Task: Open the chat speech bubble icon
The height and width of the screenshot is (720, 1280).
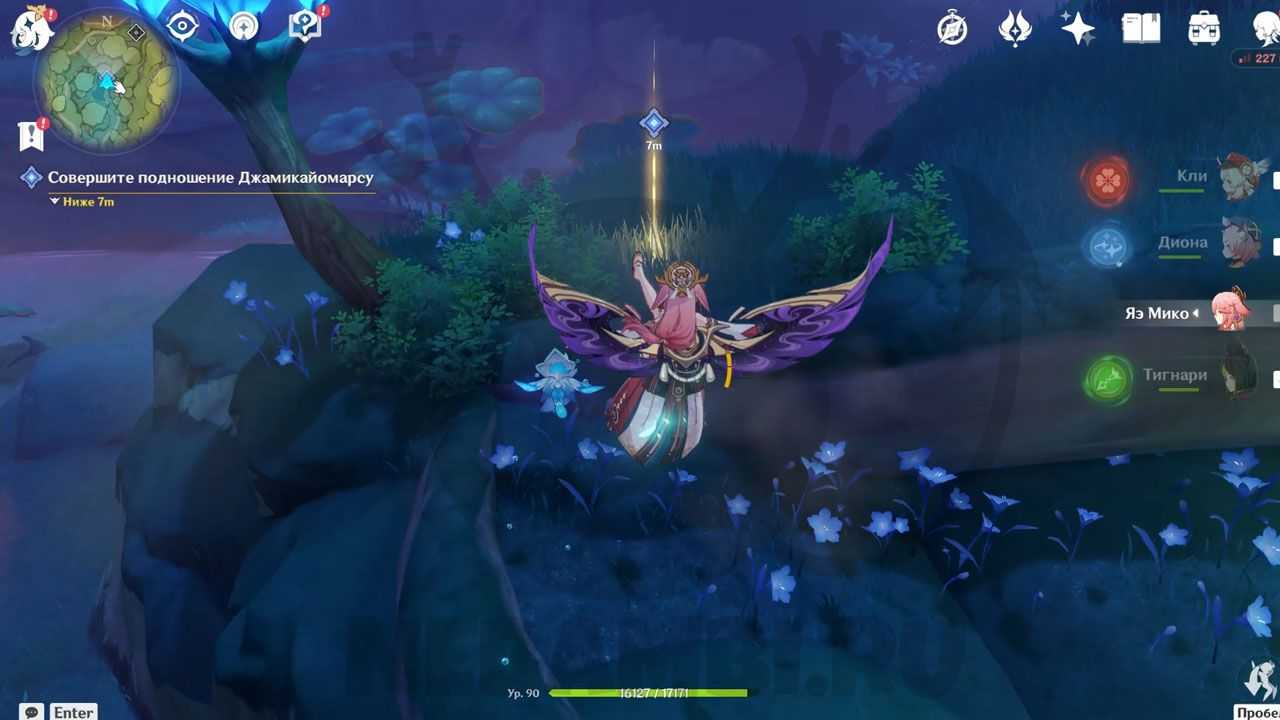Action: coord(31,711)
